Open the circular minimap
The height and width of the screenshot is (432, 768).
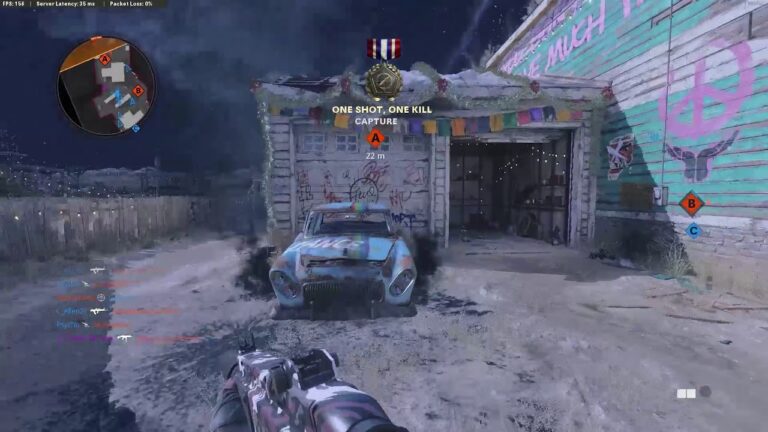coord(106,85)
